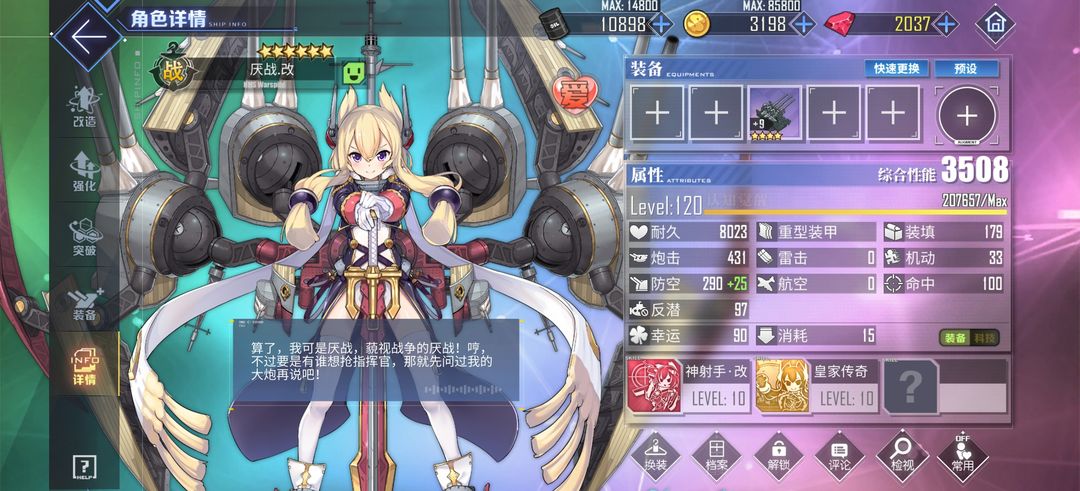Select the 详情 info tab
Viewport: 1080px width, 491px height.
point(85,368)
